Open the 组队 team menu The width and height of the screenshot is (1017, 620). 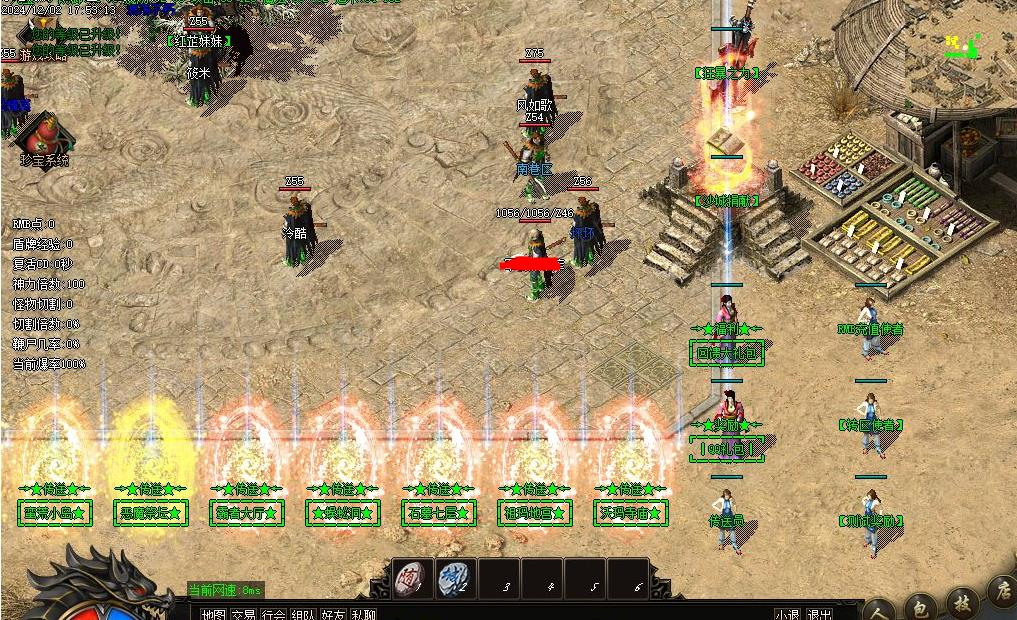pyautogui.click(x=304, y=614)
